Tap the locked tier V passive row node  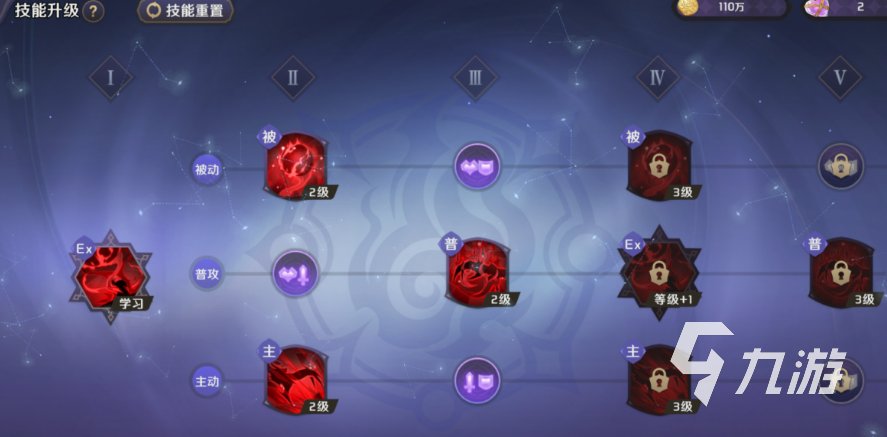pyautogui.click(x=841, y=166)
